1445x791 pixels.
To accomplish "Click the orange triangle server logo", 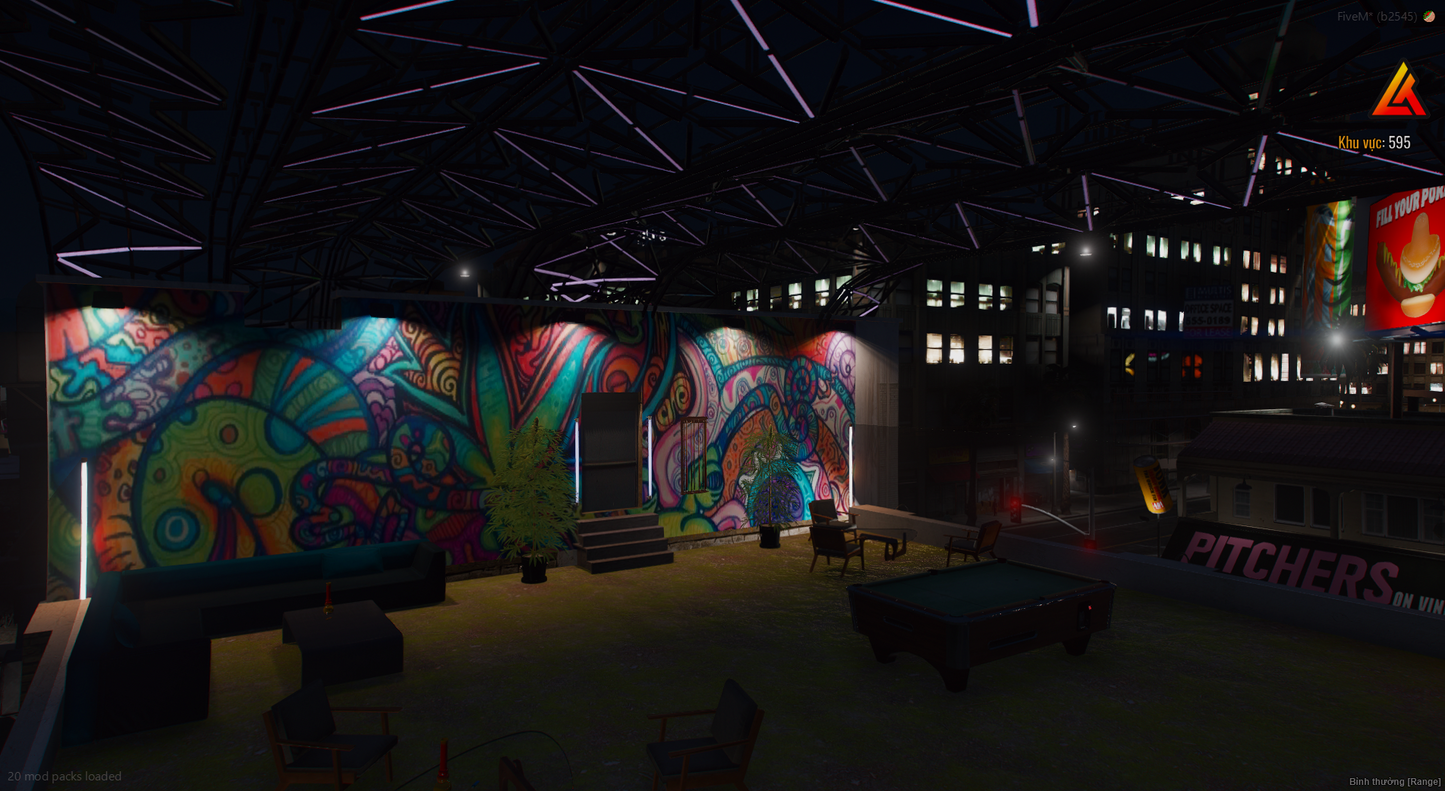I will (x=1398, y=92).
